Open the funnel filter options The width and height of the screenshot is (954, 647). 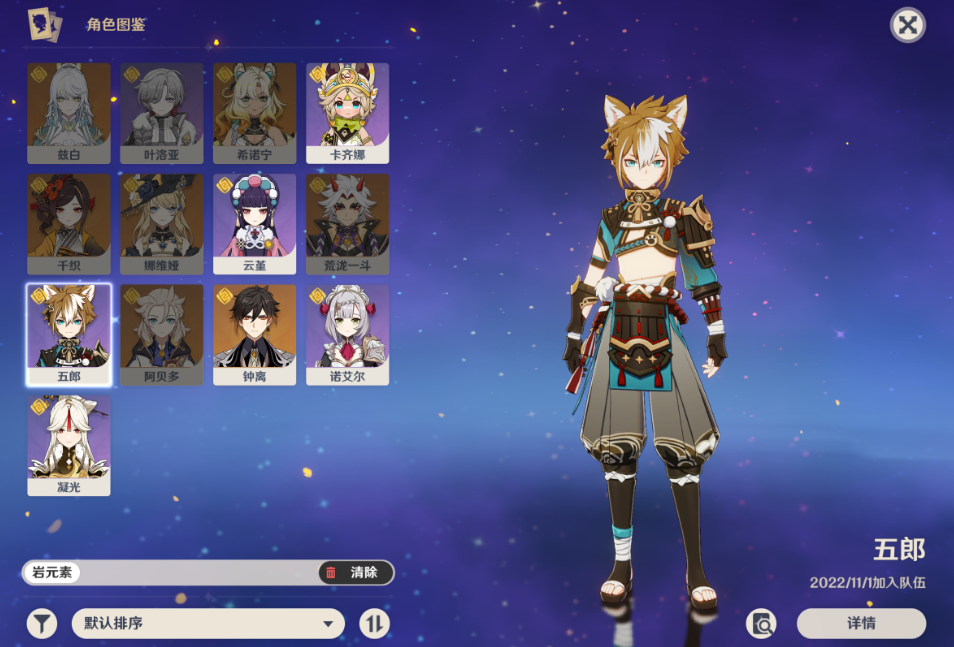(x=41, y=624)
